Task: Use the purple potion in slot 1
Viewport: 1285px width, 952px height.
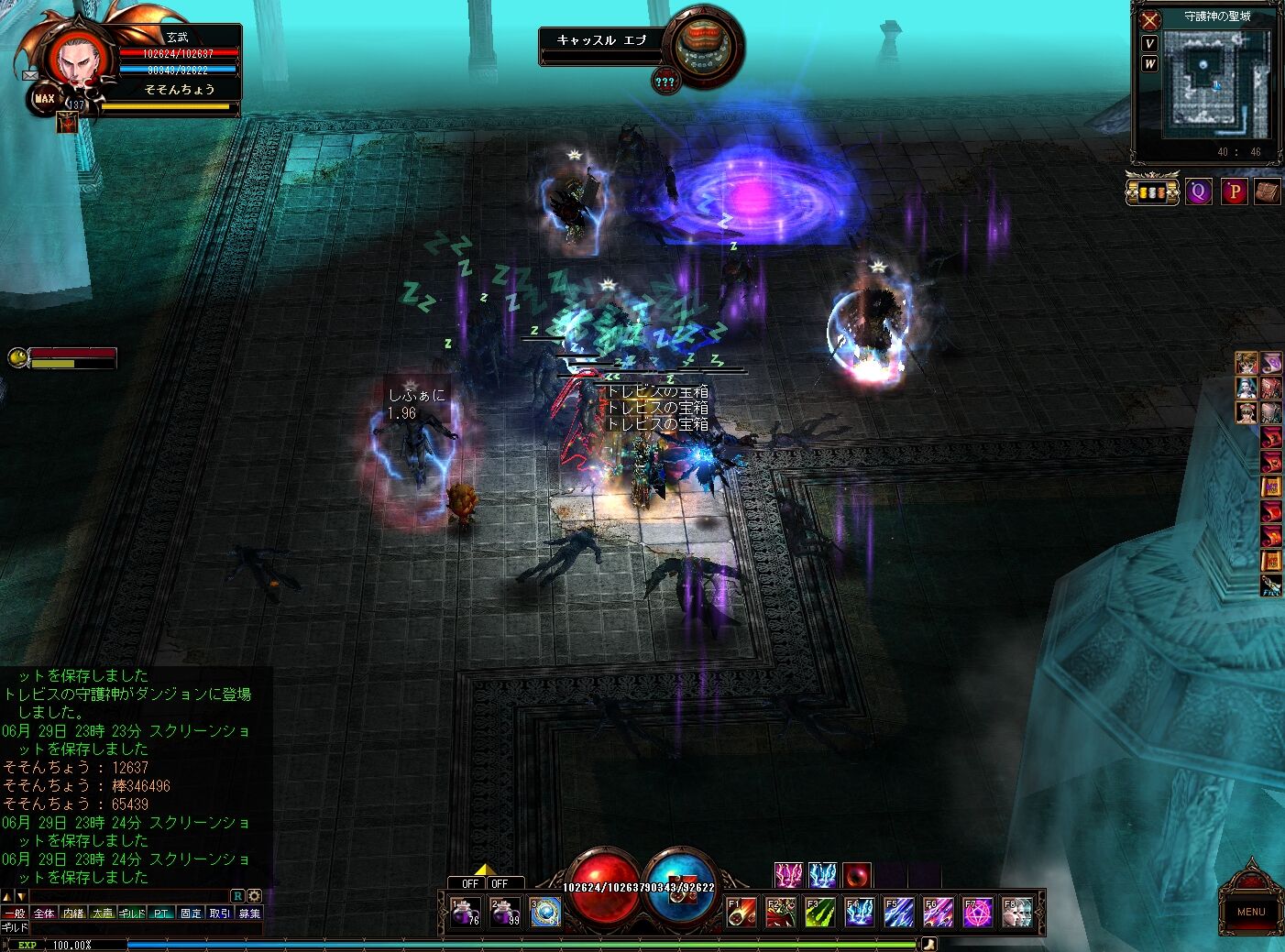Action: coord(466,913)
